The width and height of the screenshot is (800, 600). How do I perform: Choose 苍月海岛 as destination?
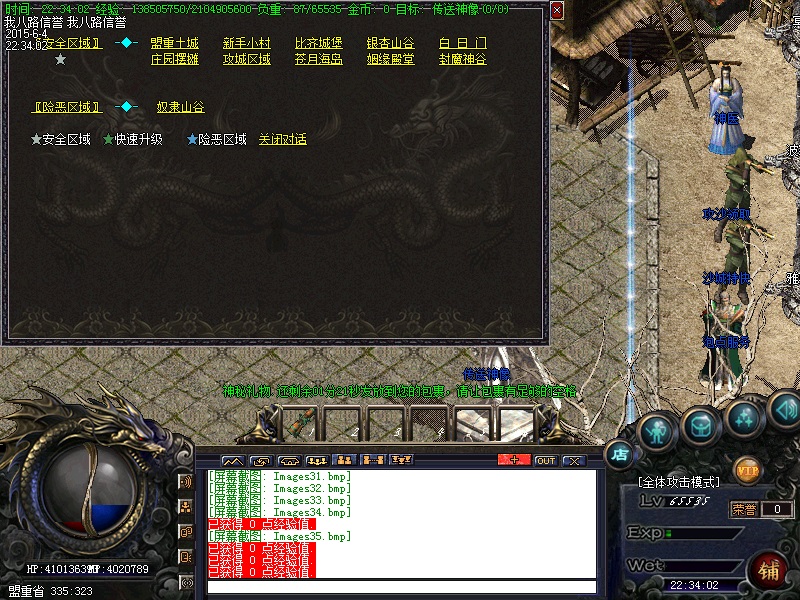point(318,59)
